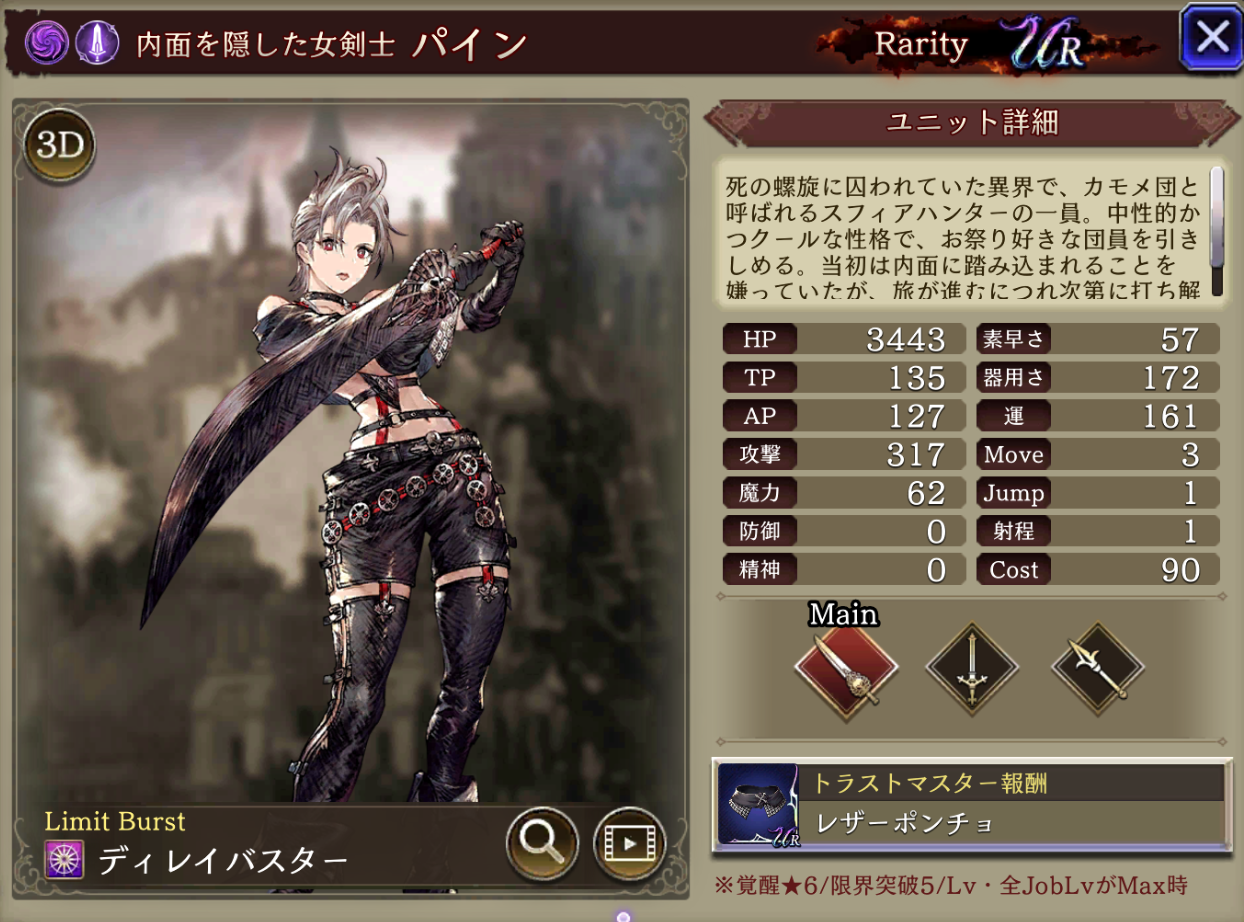Toggle the 3D model view
This screenshot has height=922, width=1244.
tap(59, 146)
